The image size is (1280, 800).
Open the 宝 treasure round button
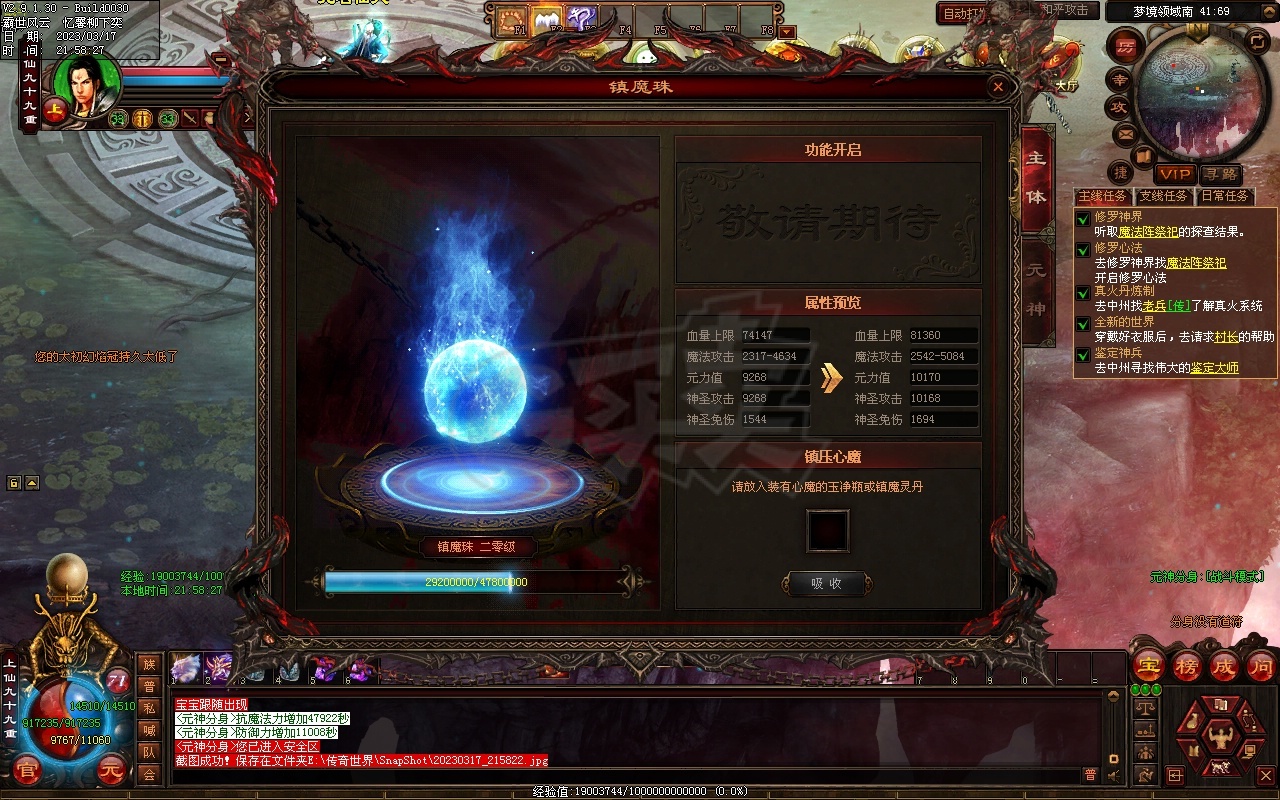click(x=1150, y=666)
